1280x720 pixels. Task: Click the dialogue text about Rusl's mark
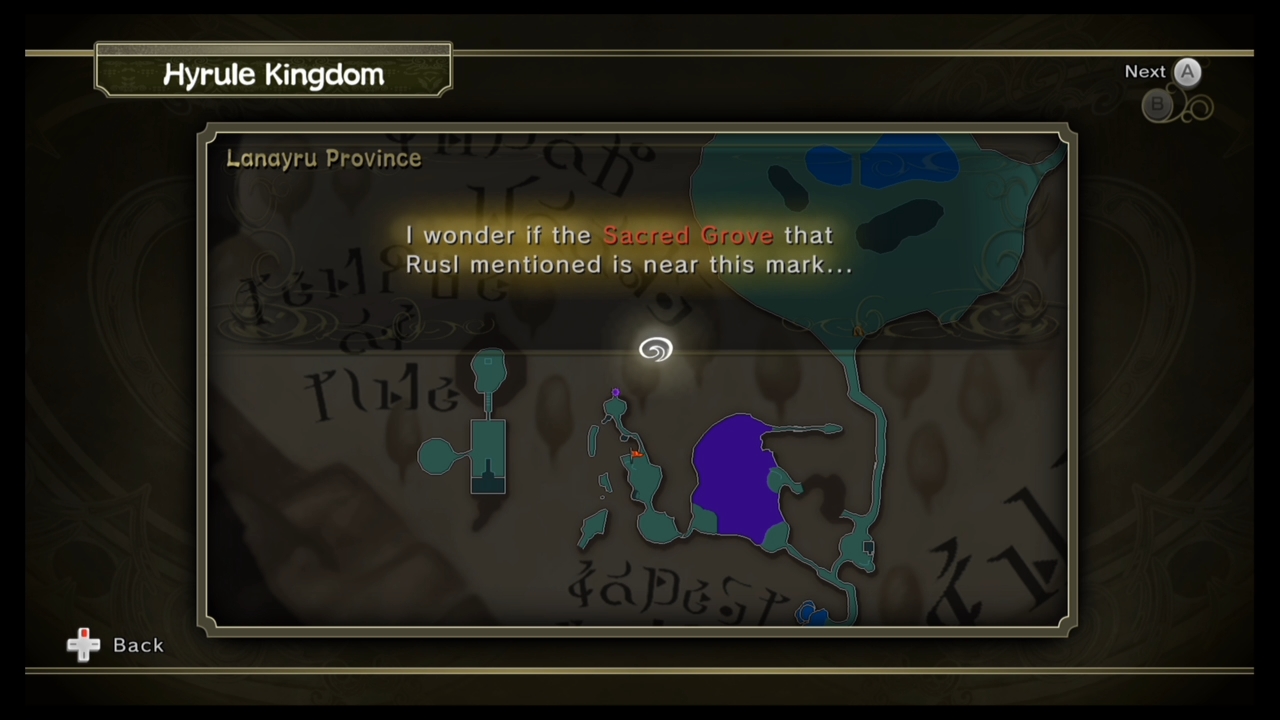(x=629, y=250)
